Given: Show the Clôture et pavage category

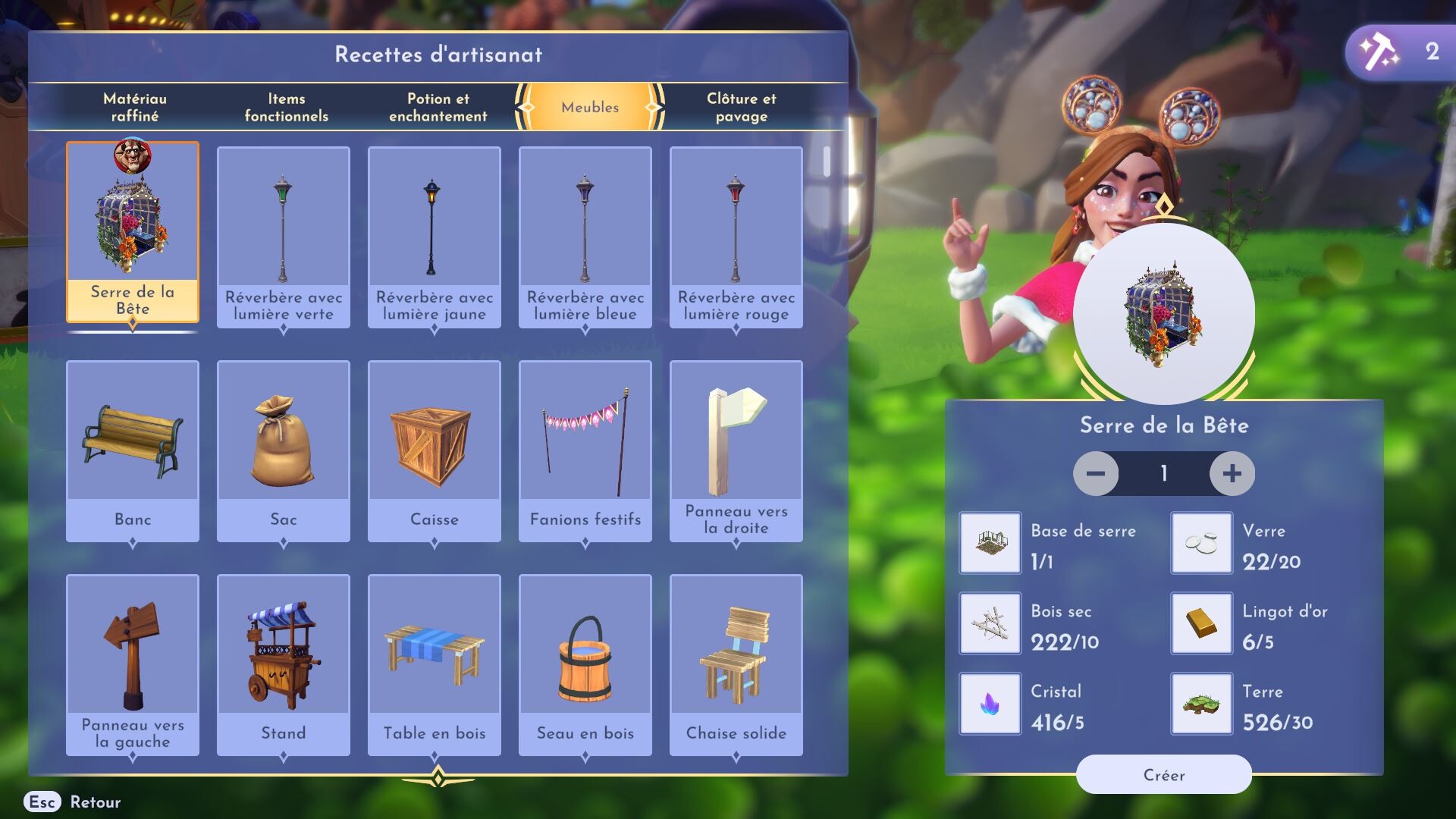Looking at the screenshot, I should 741,107.
